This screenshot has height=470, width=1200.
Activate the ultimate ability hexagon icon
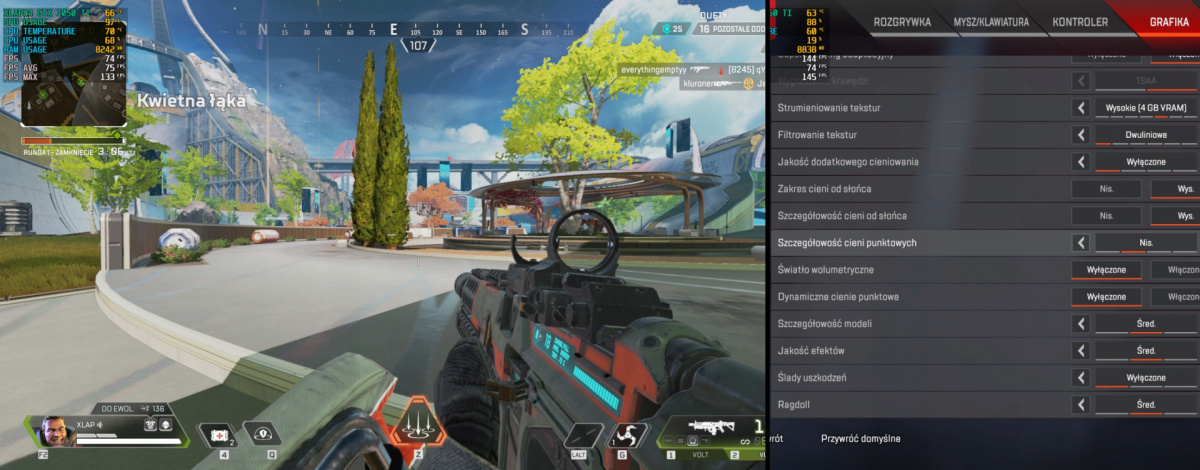tap(418, 425)
